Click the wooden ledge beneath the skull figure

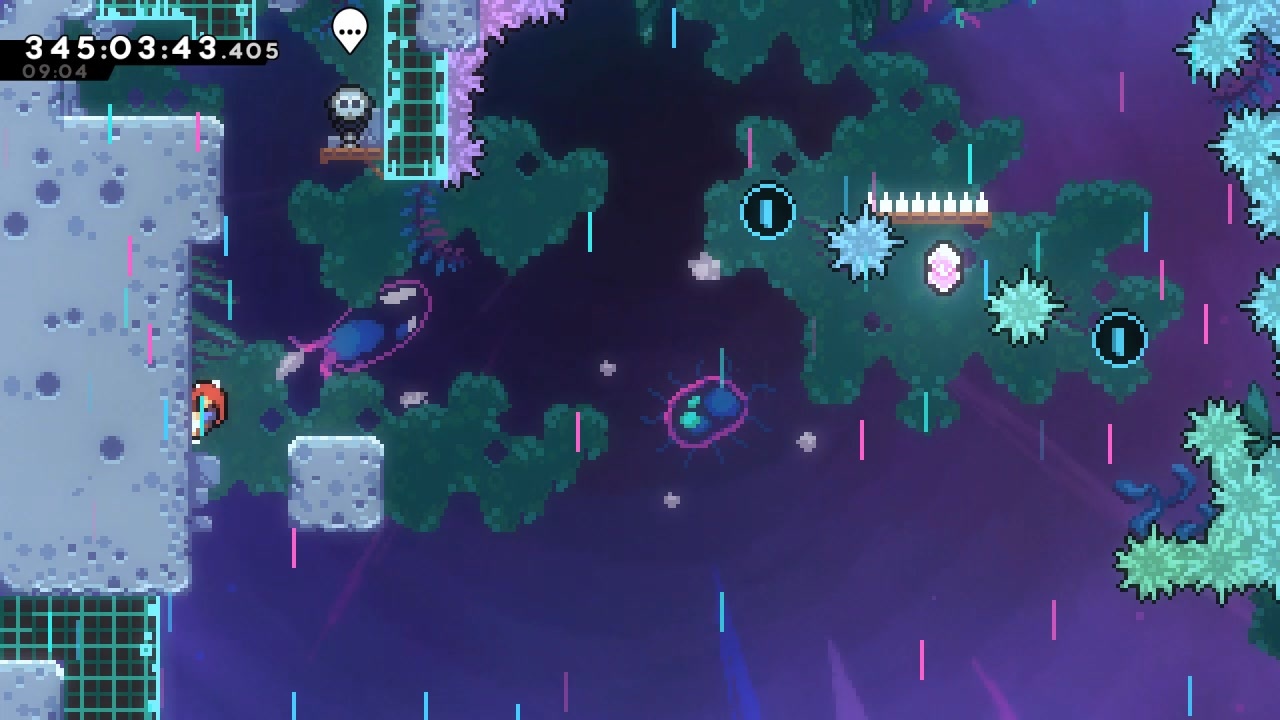coord(350,153)
